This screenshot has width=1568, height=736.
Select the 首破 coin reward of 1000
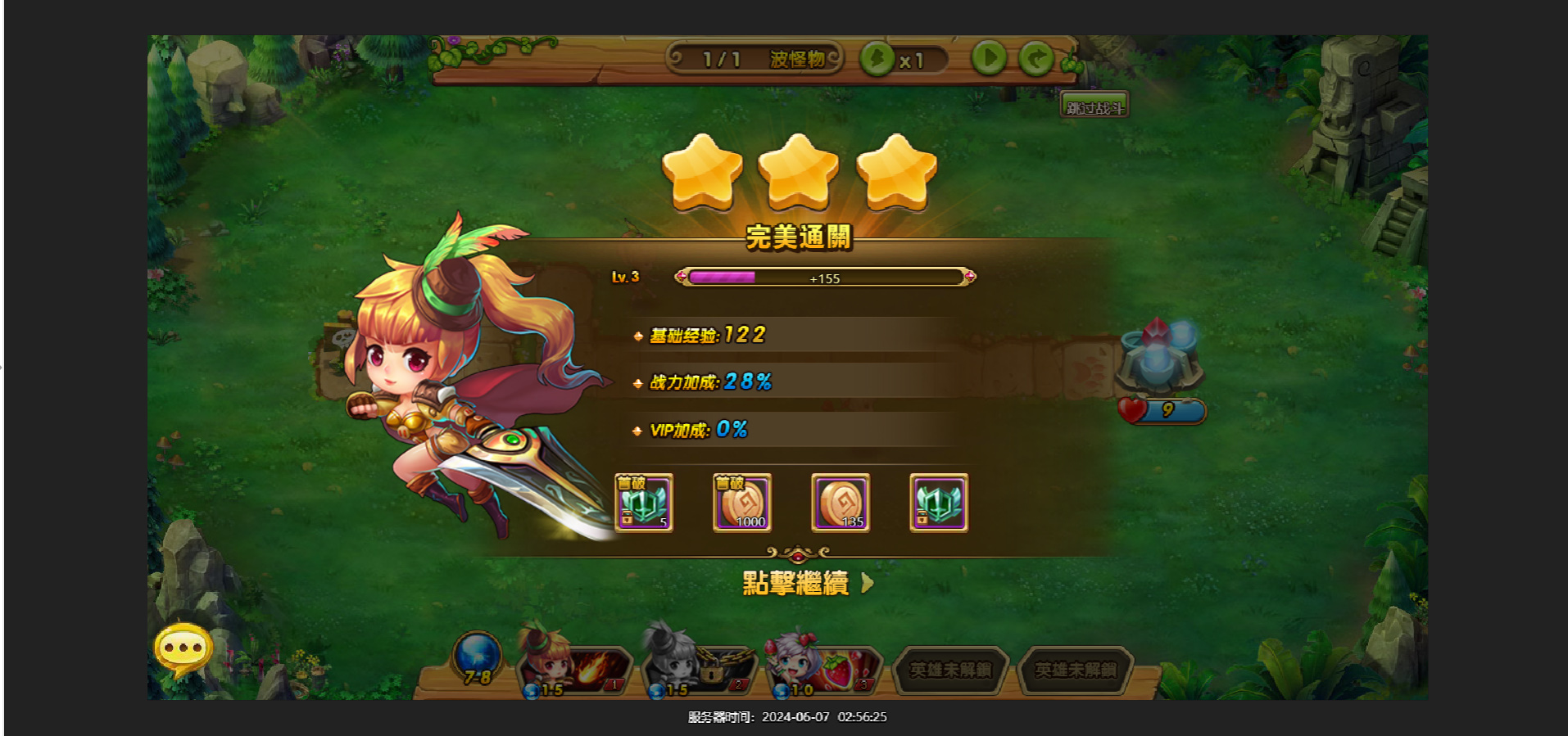coord(742,503)
